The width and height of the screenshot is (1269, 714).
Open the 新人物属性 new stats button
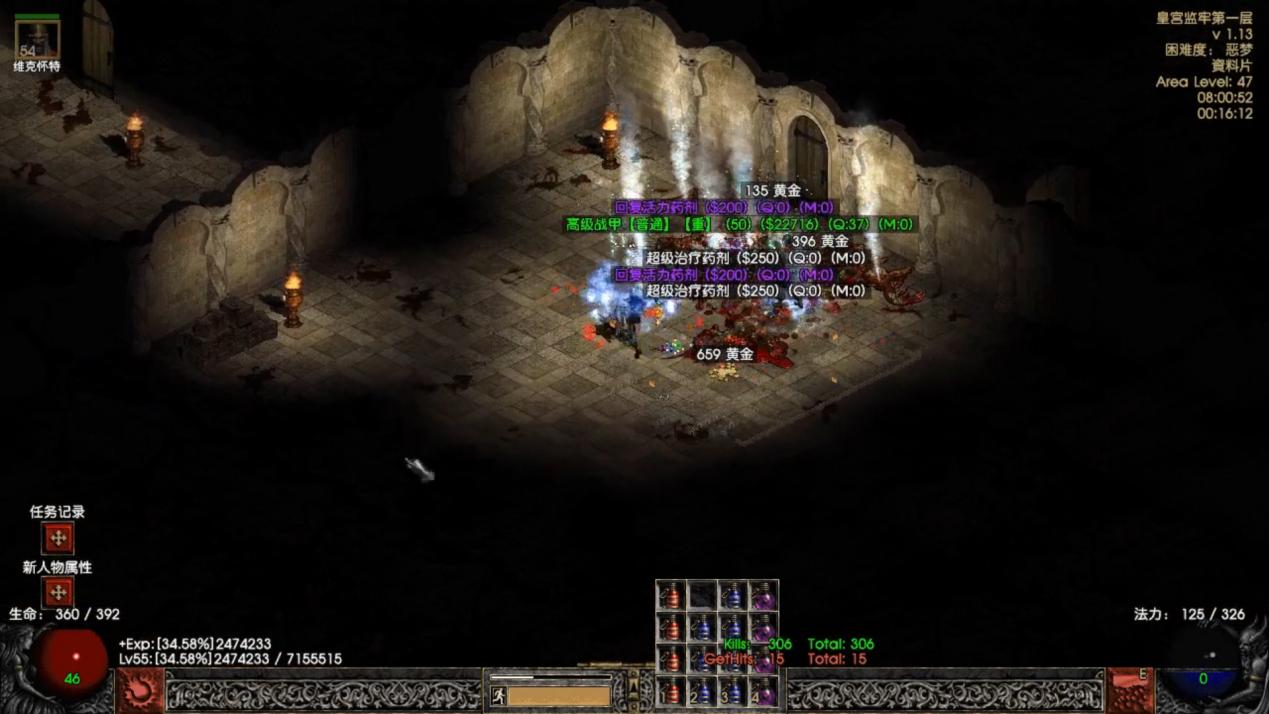coord(58,592)
